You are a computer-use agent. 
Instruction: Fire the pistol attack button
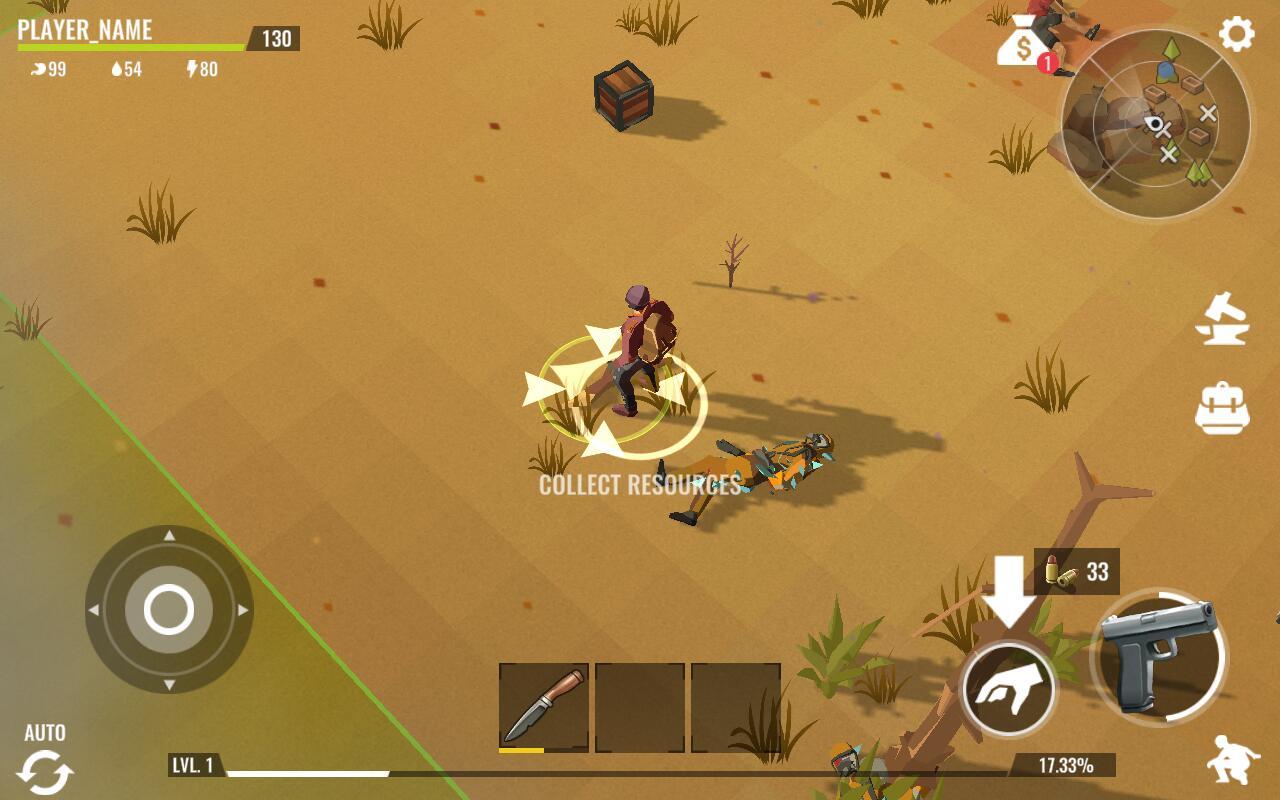tap(1159, 657)
